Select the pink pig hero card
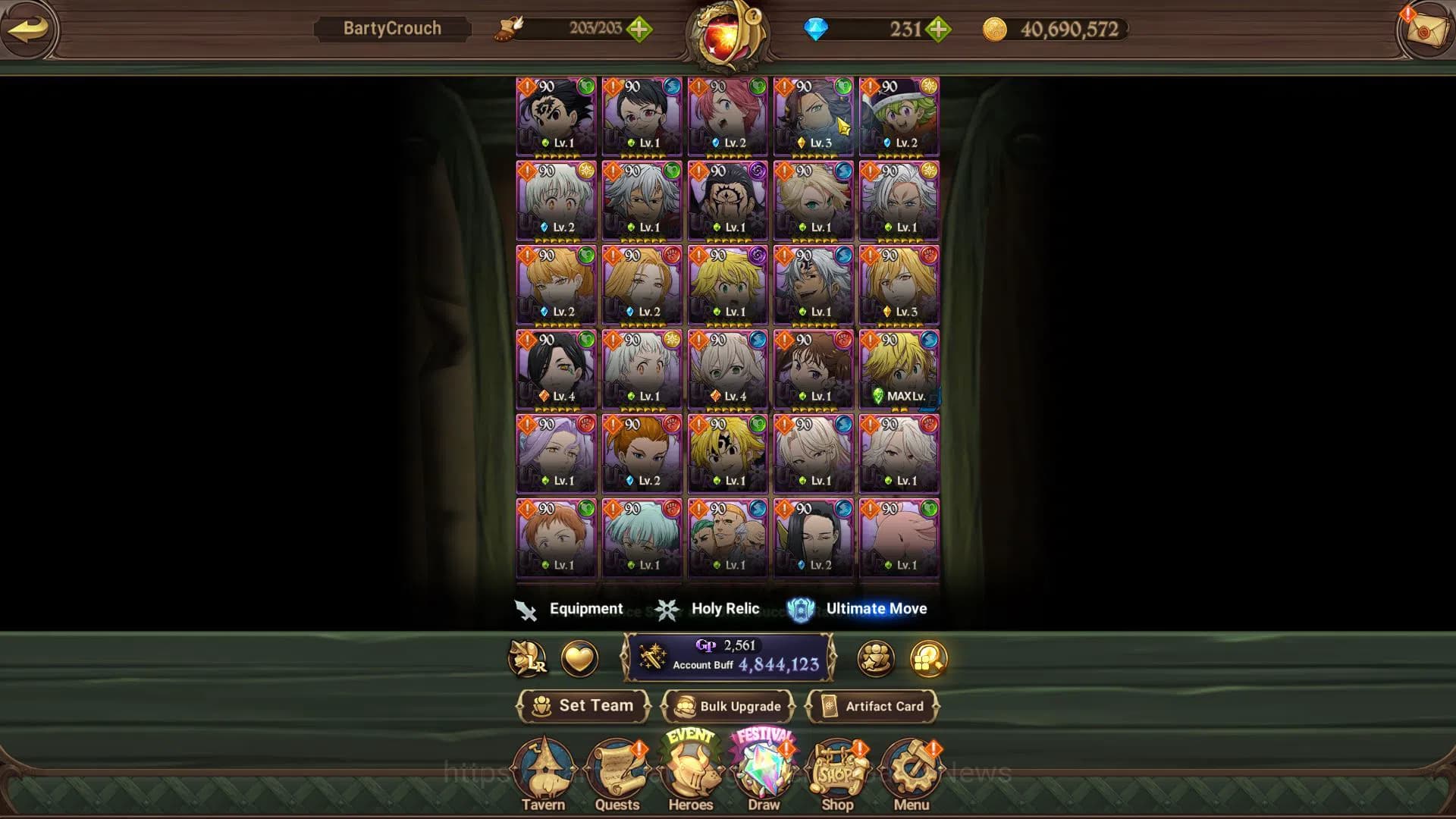The height and width of the screenshot is (819, 1456). tap(899, 538)
